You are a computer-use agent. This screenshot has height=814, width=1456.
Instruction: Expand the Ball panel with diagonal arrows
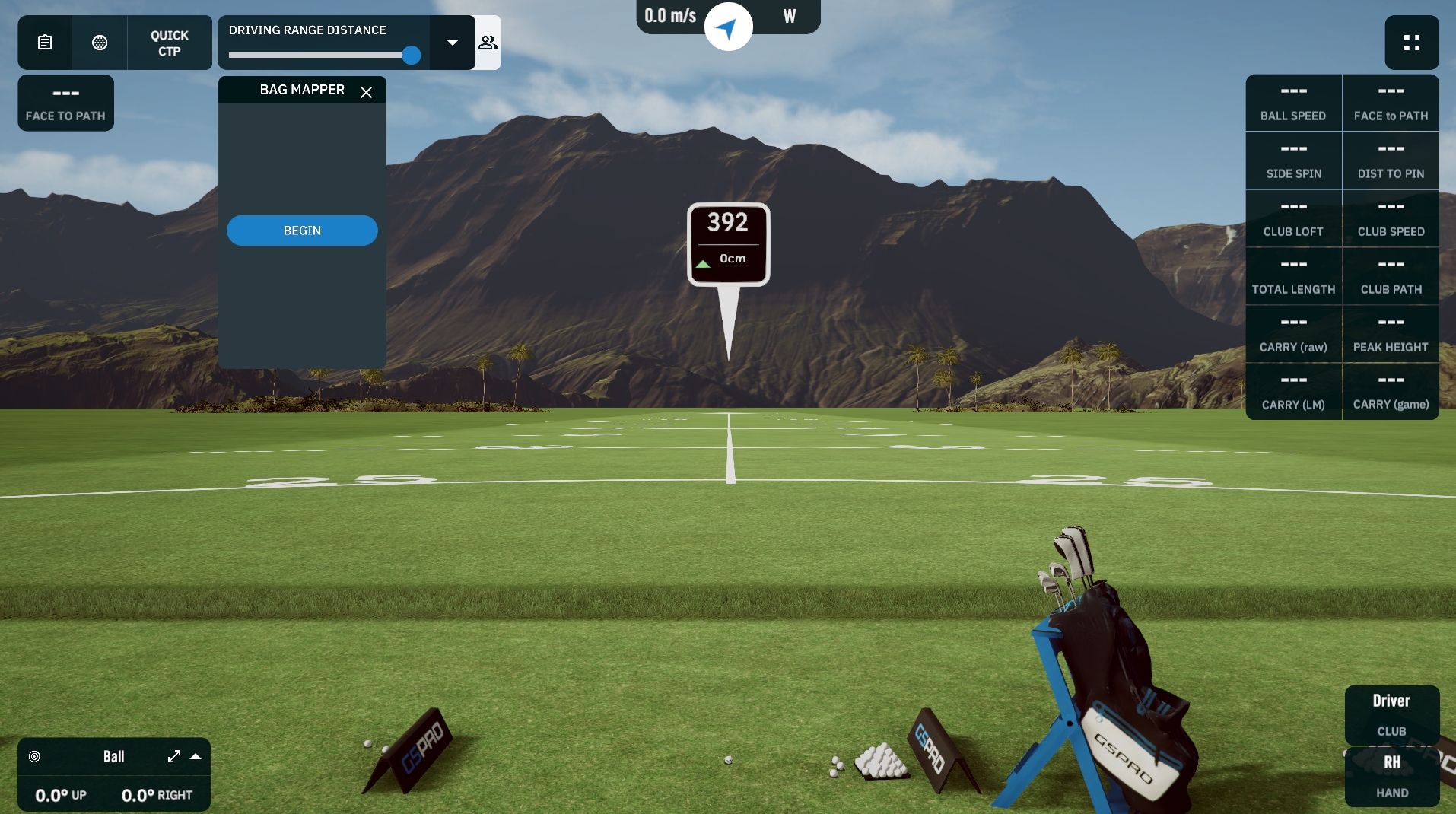tap(174, 756)
